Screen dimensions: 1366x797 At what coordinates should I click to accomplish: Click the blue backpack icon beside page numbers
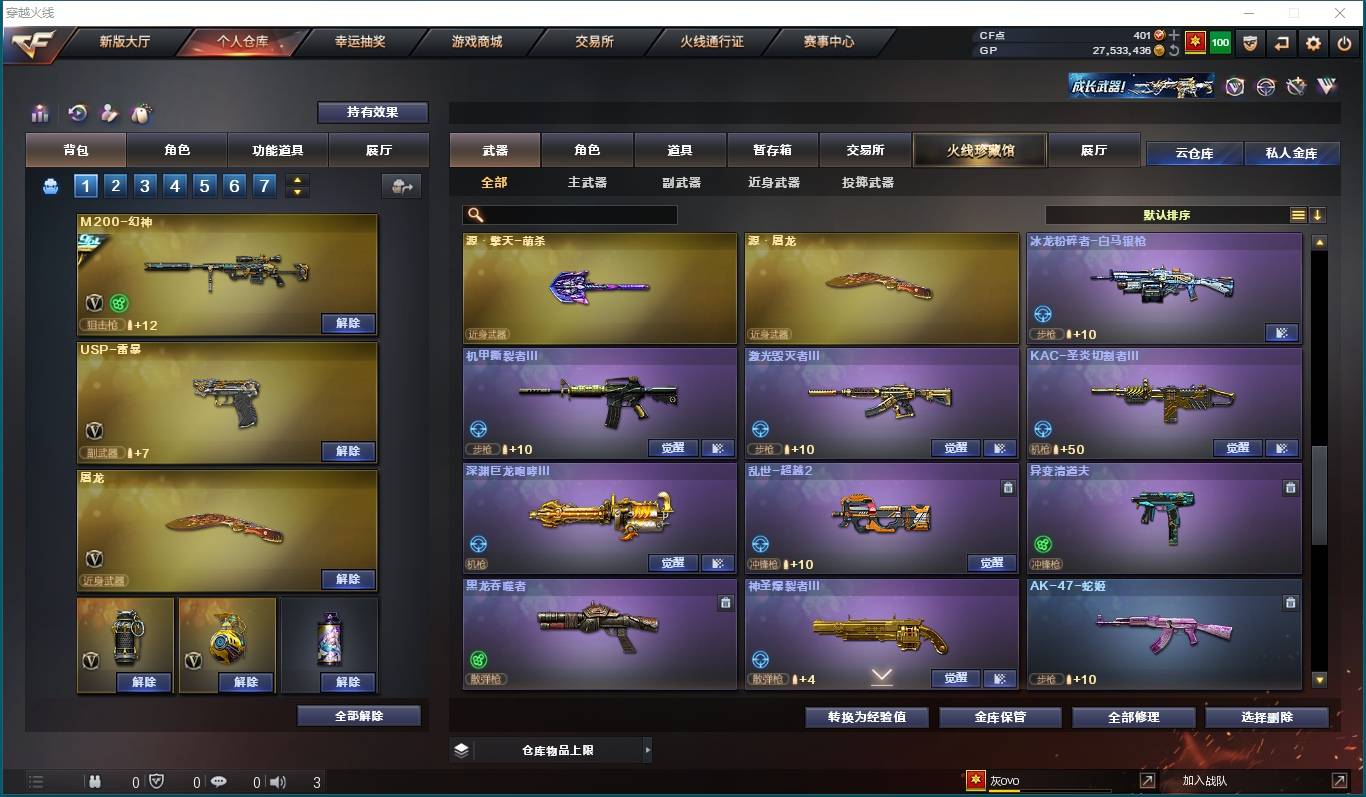[50, 186]
